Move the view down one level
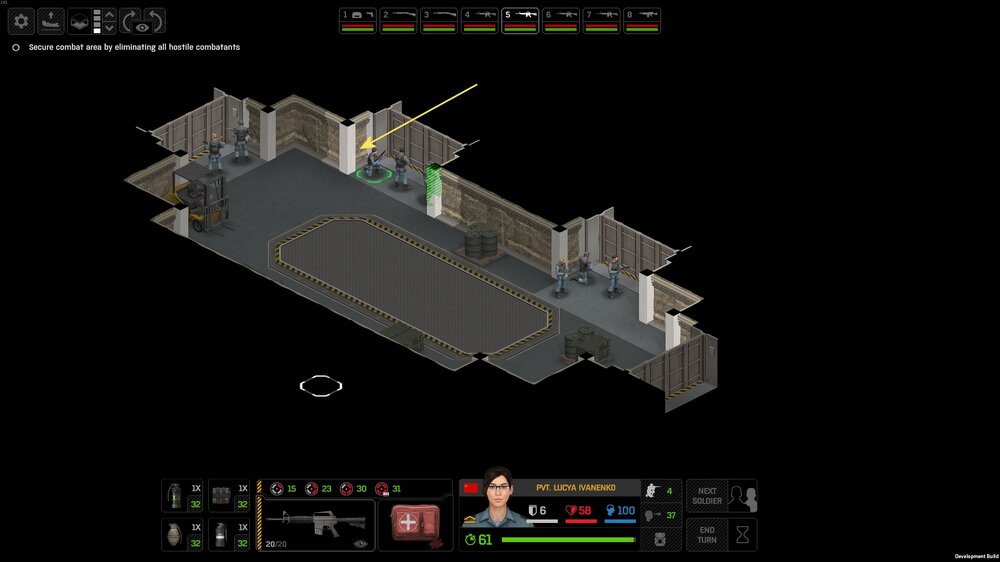The width and height of the screenshot is (1000, 562). pyautogui.click(x=110, y=28)
